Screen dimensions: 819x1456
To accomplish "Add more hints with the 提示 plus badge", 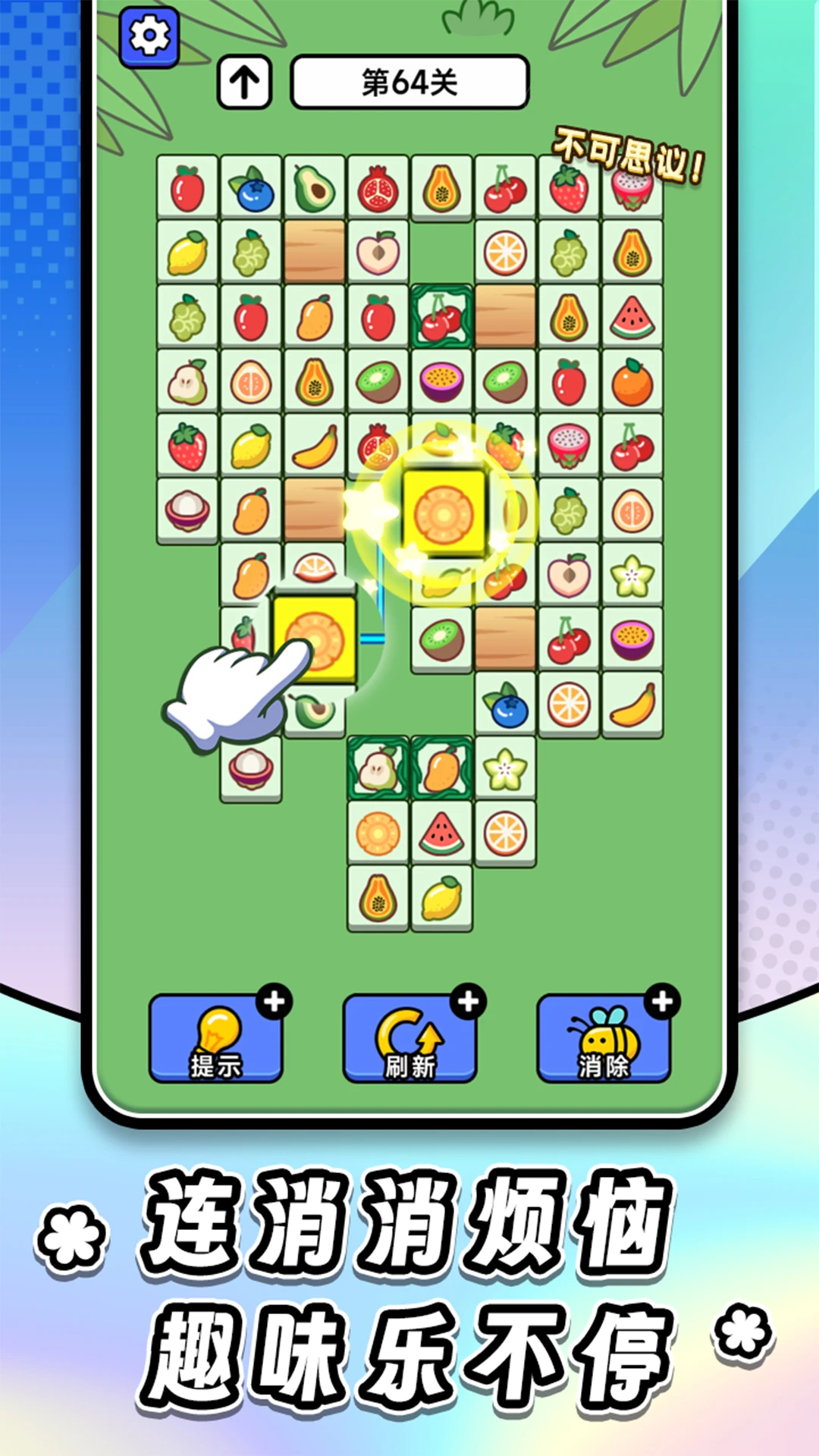I will (275, 1002).
